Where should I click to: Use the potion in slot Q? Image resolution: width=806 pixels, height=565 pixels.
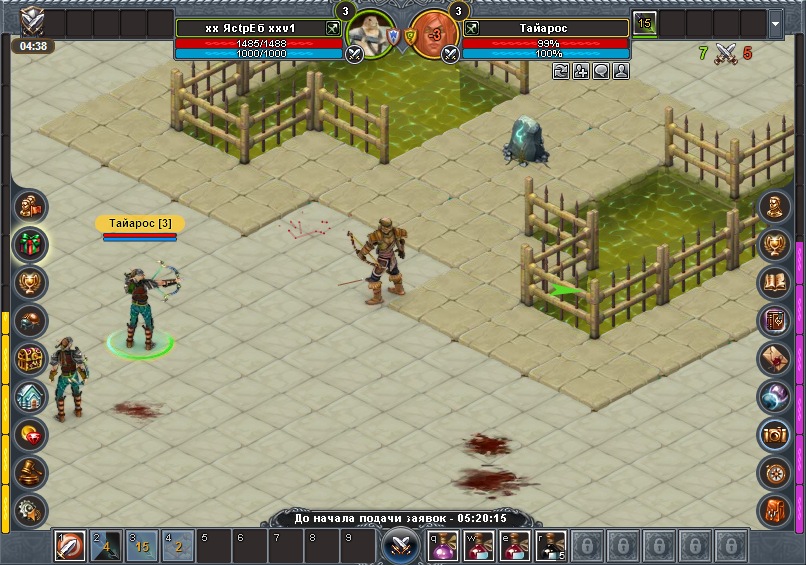pyautogui.click(x=444, y=547)
